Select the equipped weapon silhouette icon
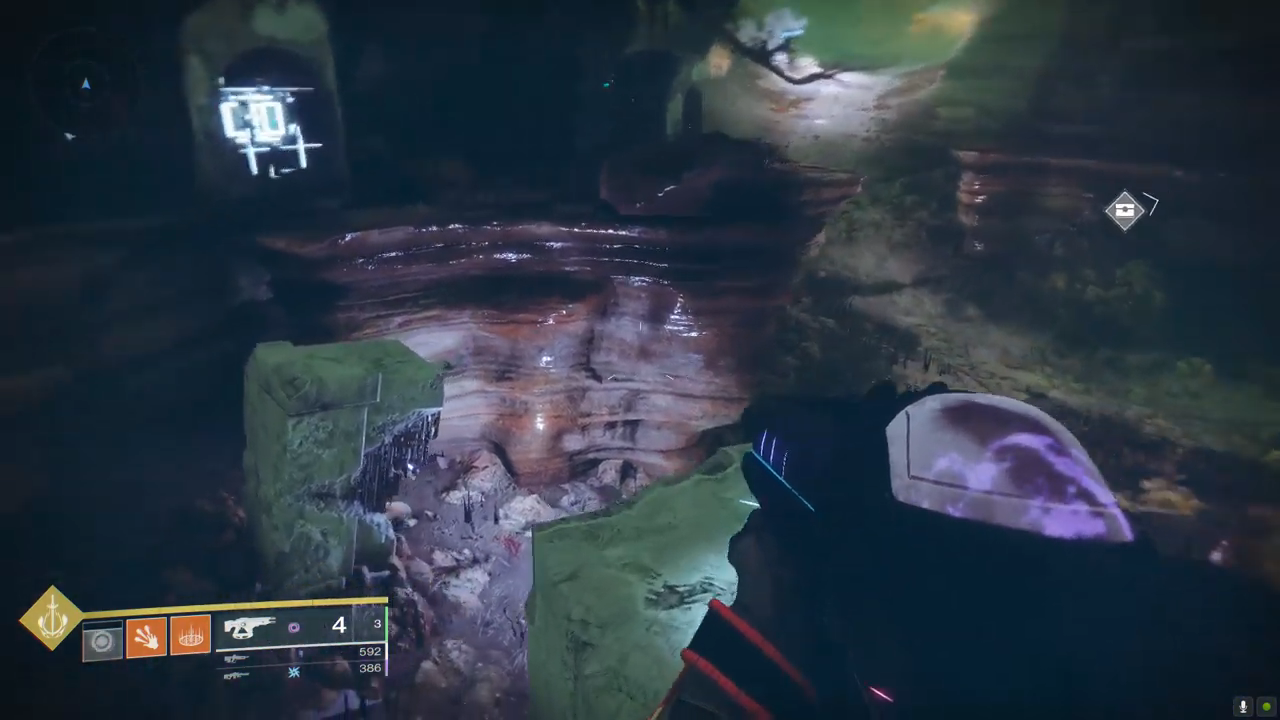Viewport: 1280px width, 720px height. pyautogui.click(x=249, y=627)
